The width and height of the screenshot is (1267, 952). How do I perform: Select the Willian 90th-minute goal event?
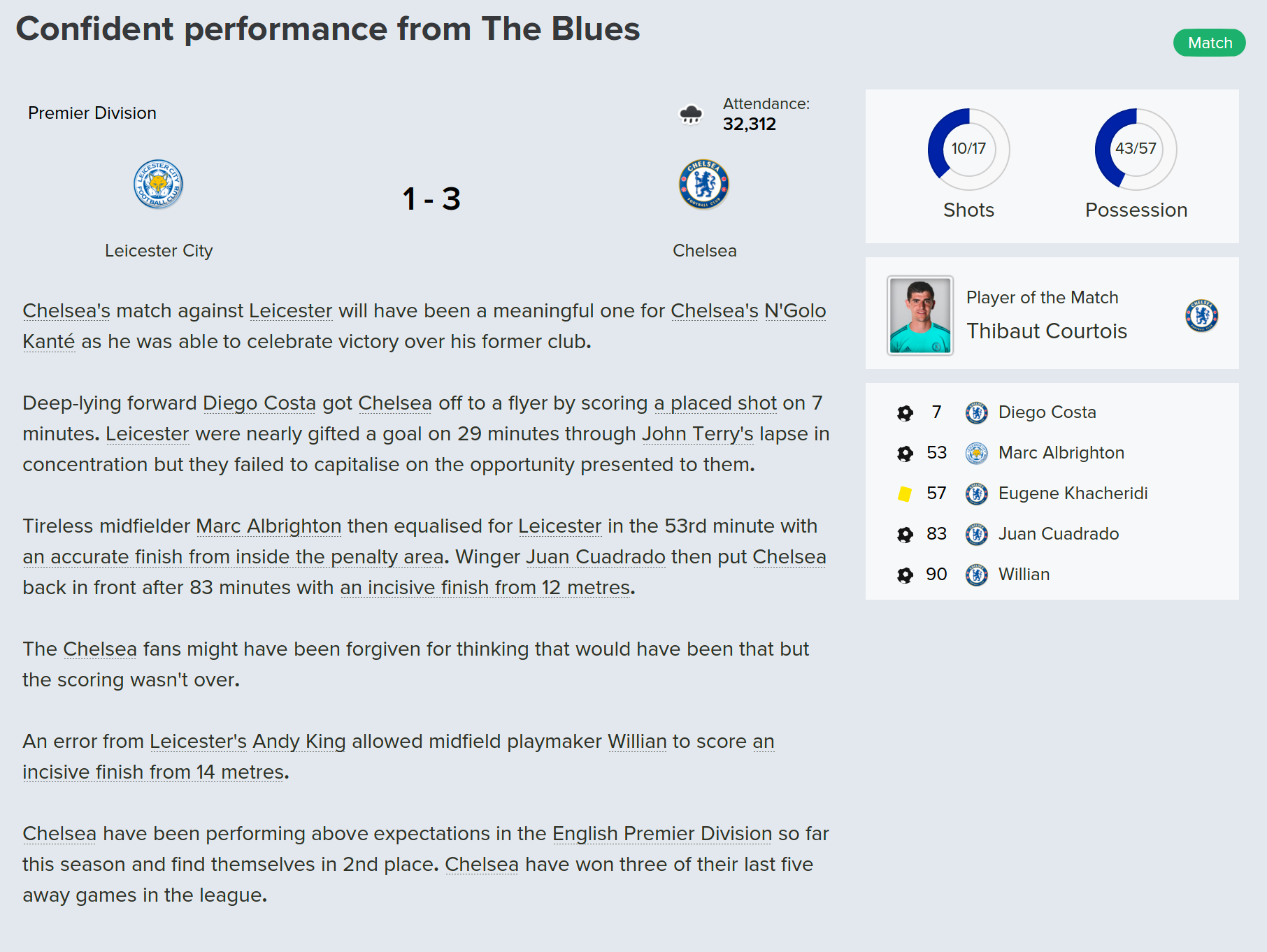1024,575
